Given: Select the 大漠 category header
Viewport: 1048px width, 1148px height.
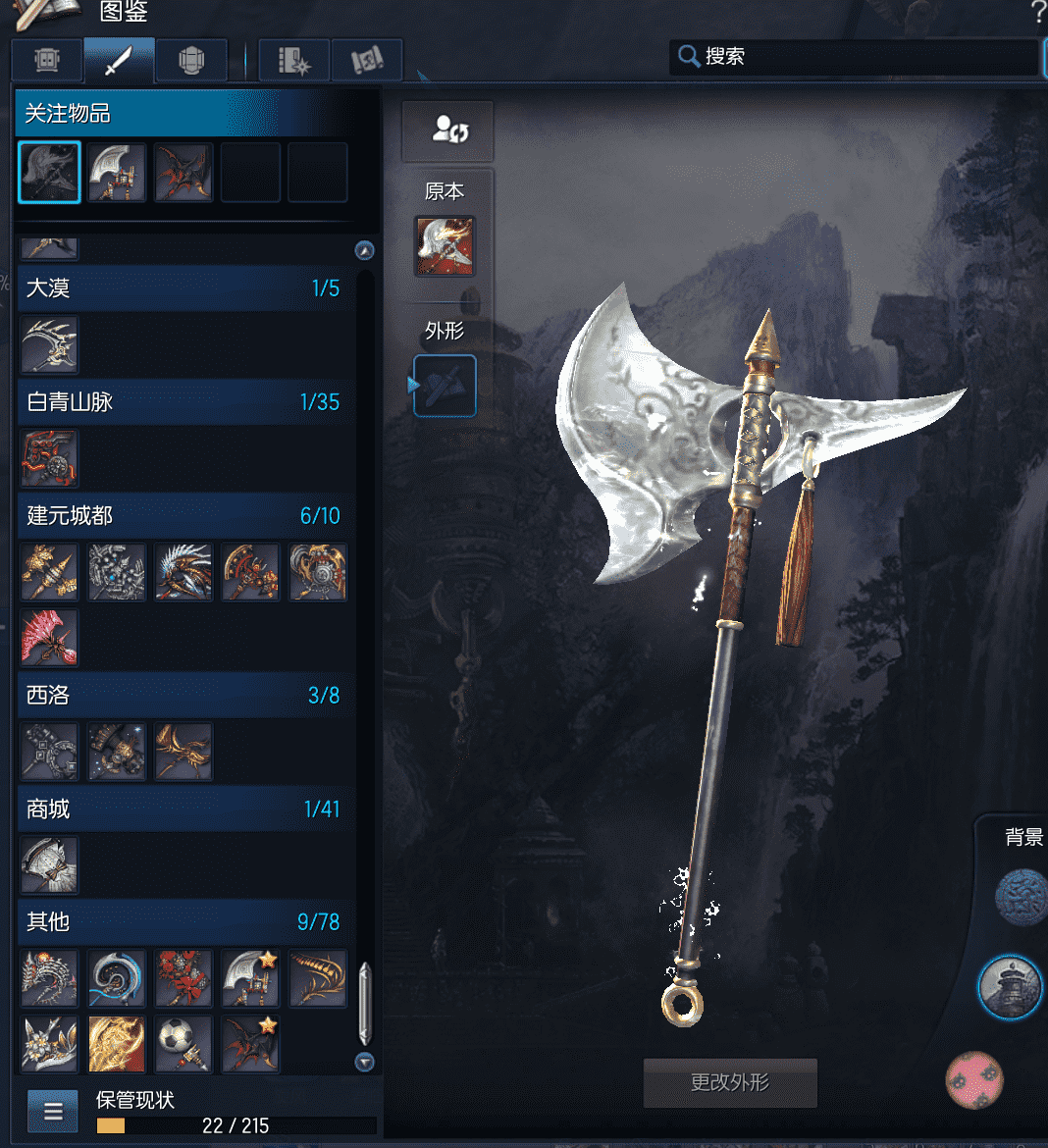Looking at the screenshot, I should tap(183, 287).
